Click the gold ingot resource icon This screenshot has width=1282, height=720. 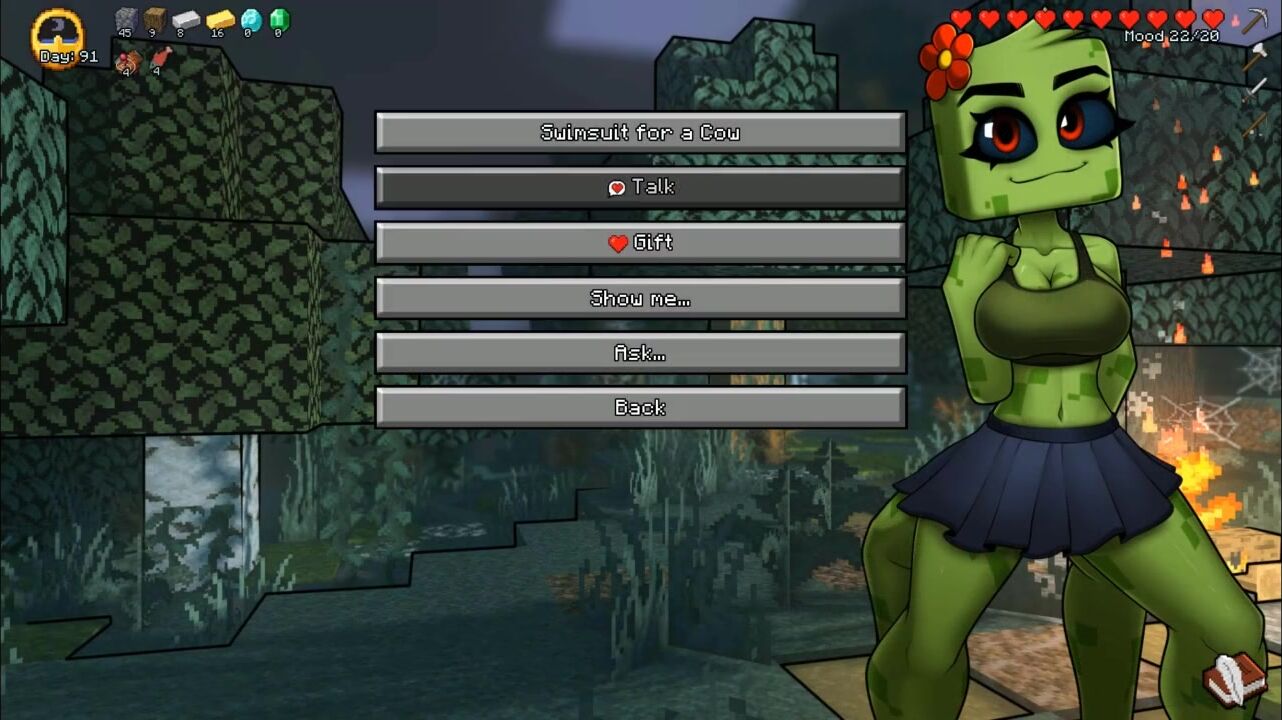pyautogui.click(x=219, y=19)
